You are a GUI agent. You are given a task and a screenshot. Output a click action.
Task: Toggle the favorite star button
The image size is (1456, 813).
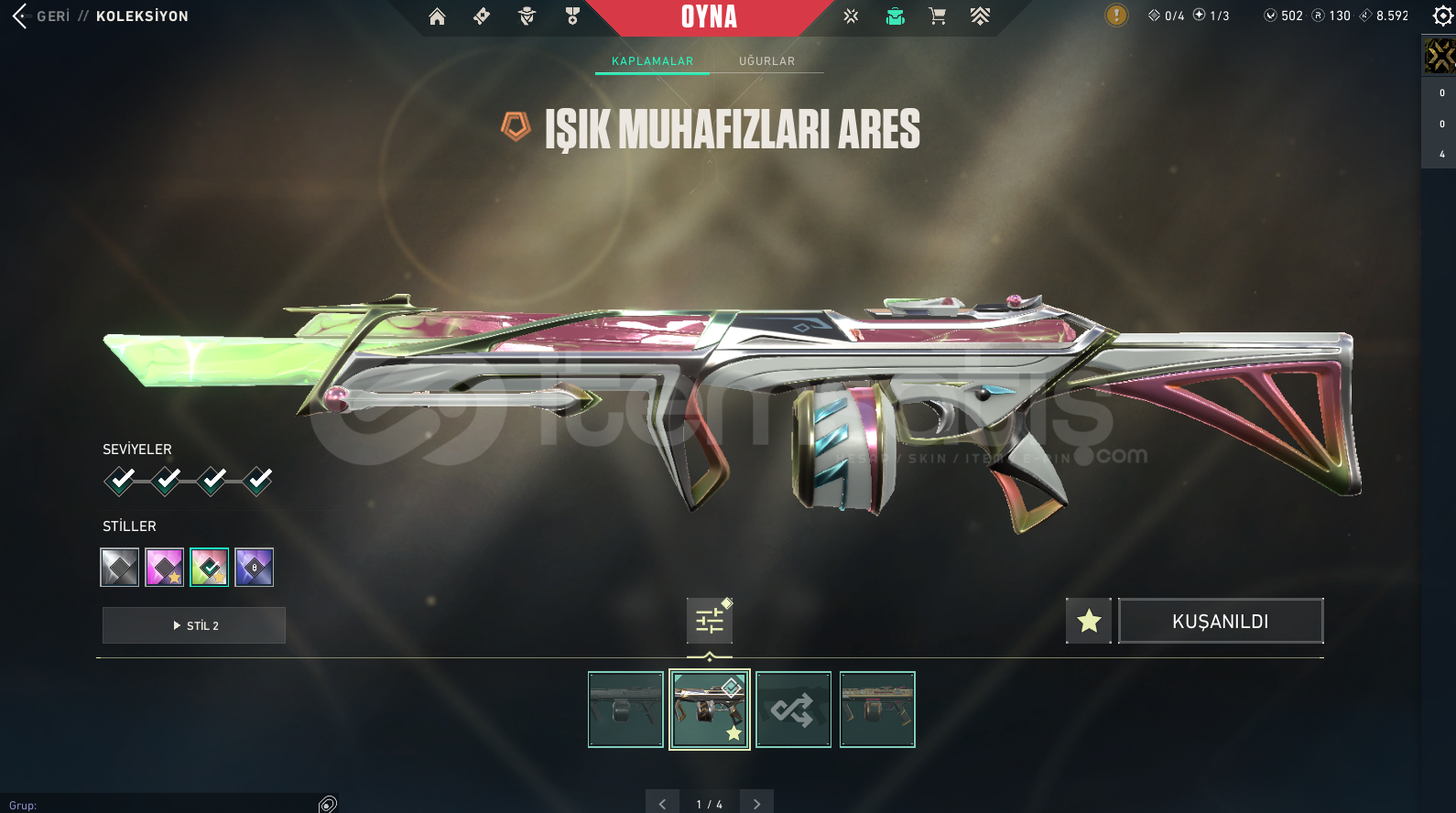pos(1089,622)
